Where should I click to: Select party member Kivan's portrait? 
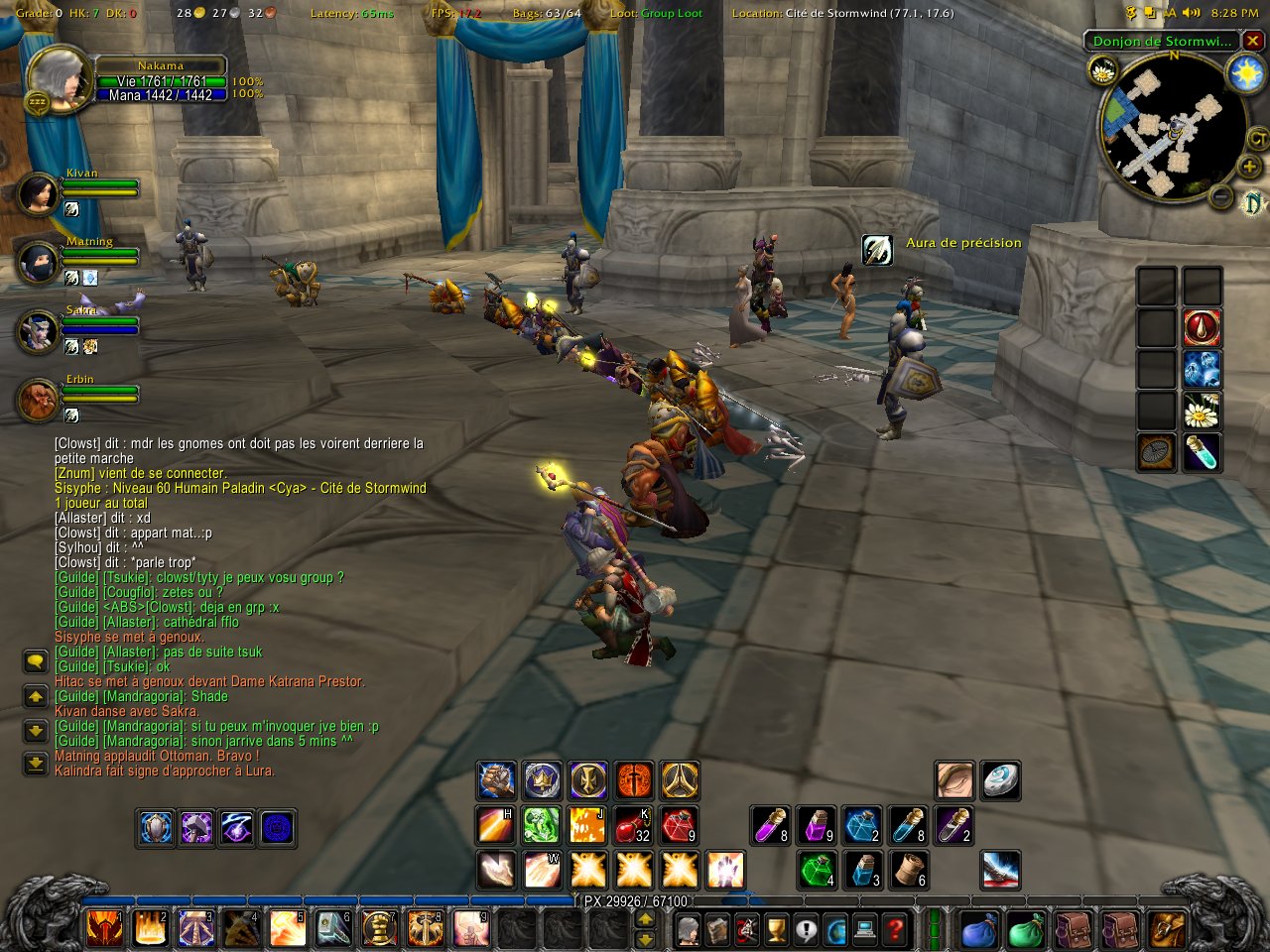tap(39, 193)
